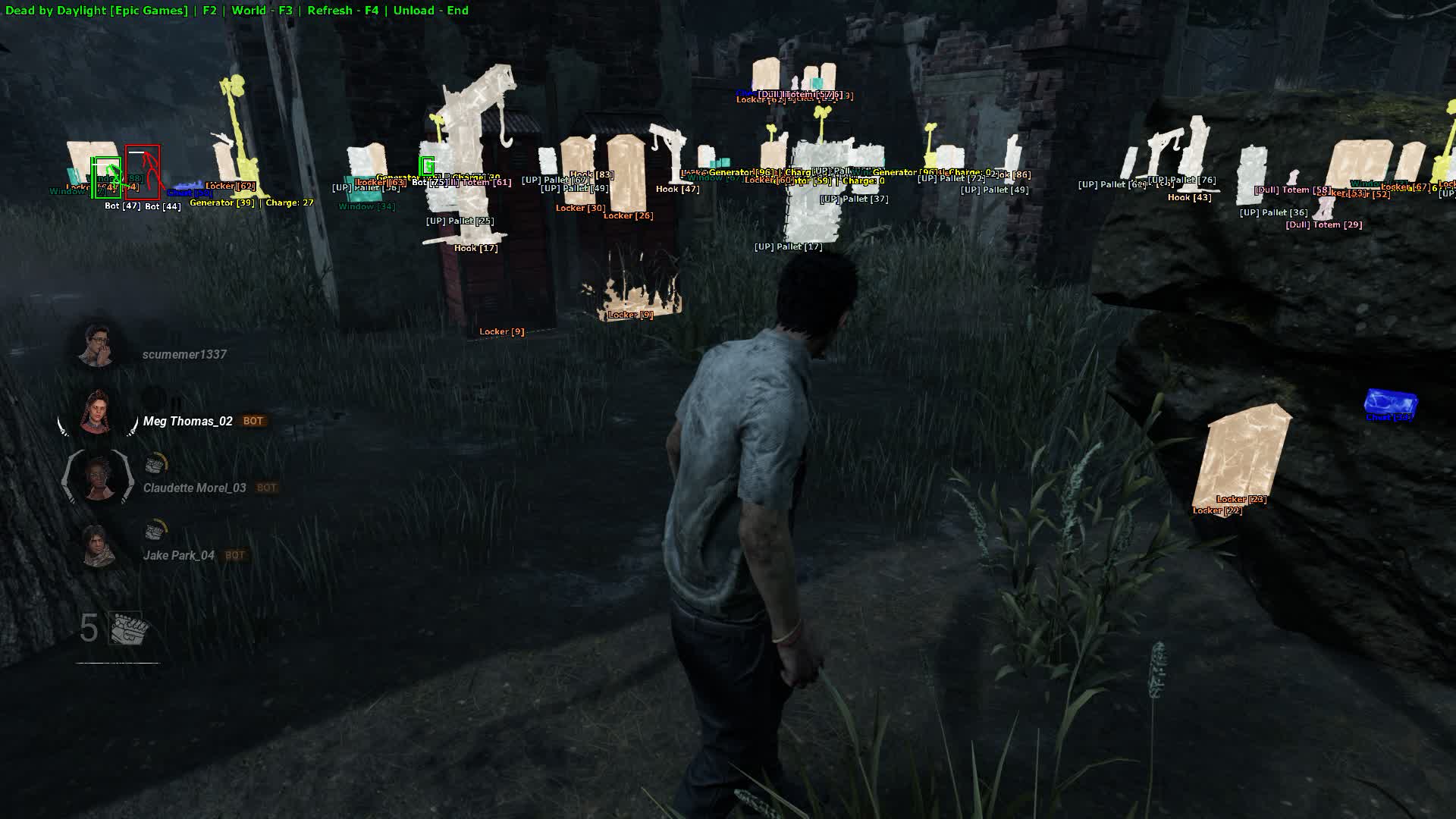The image size is (1456, 819).
Task: Click Meg Thomas_02's portrait
Action: (x=97, y=415)
